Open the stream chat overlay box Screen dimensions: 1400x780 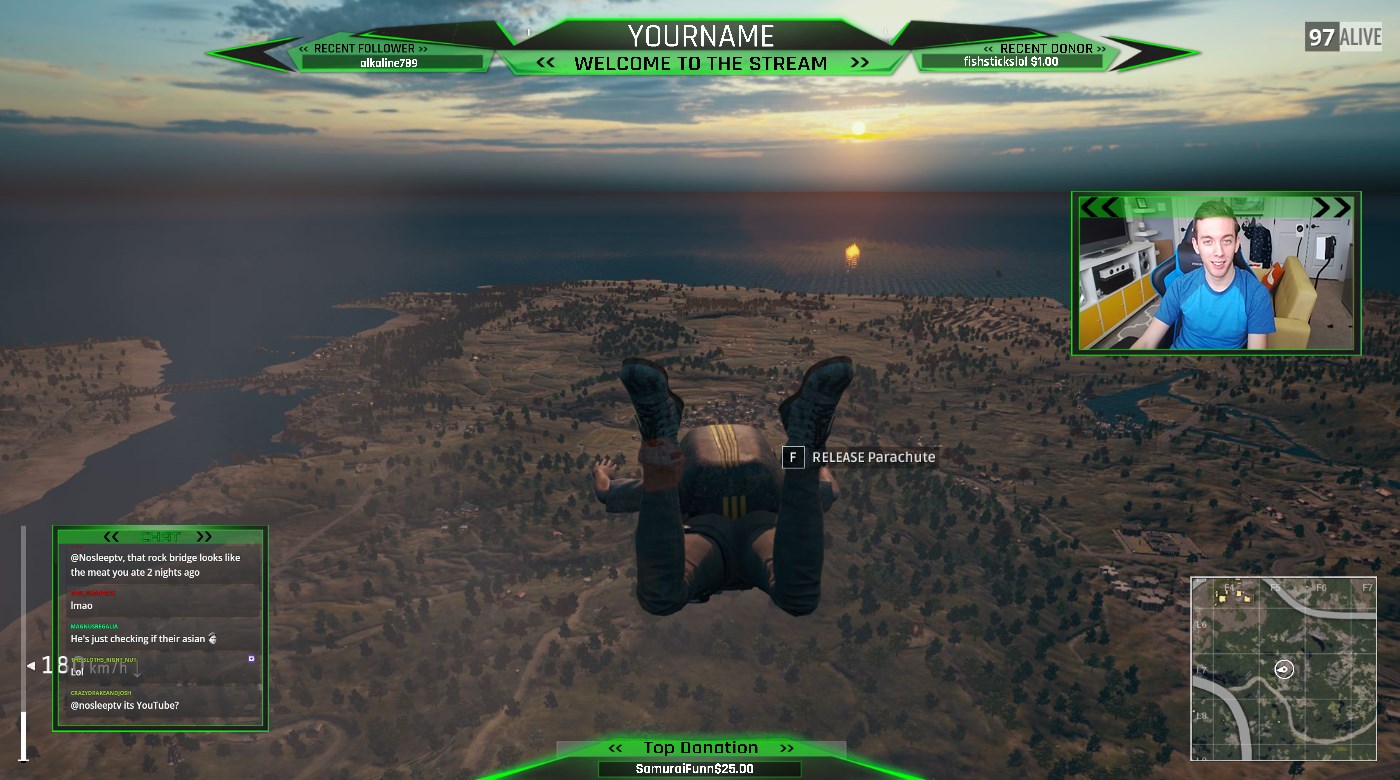point(160,628)
